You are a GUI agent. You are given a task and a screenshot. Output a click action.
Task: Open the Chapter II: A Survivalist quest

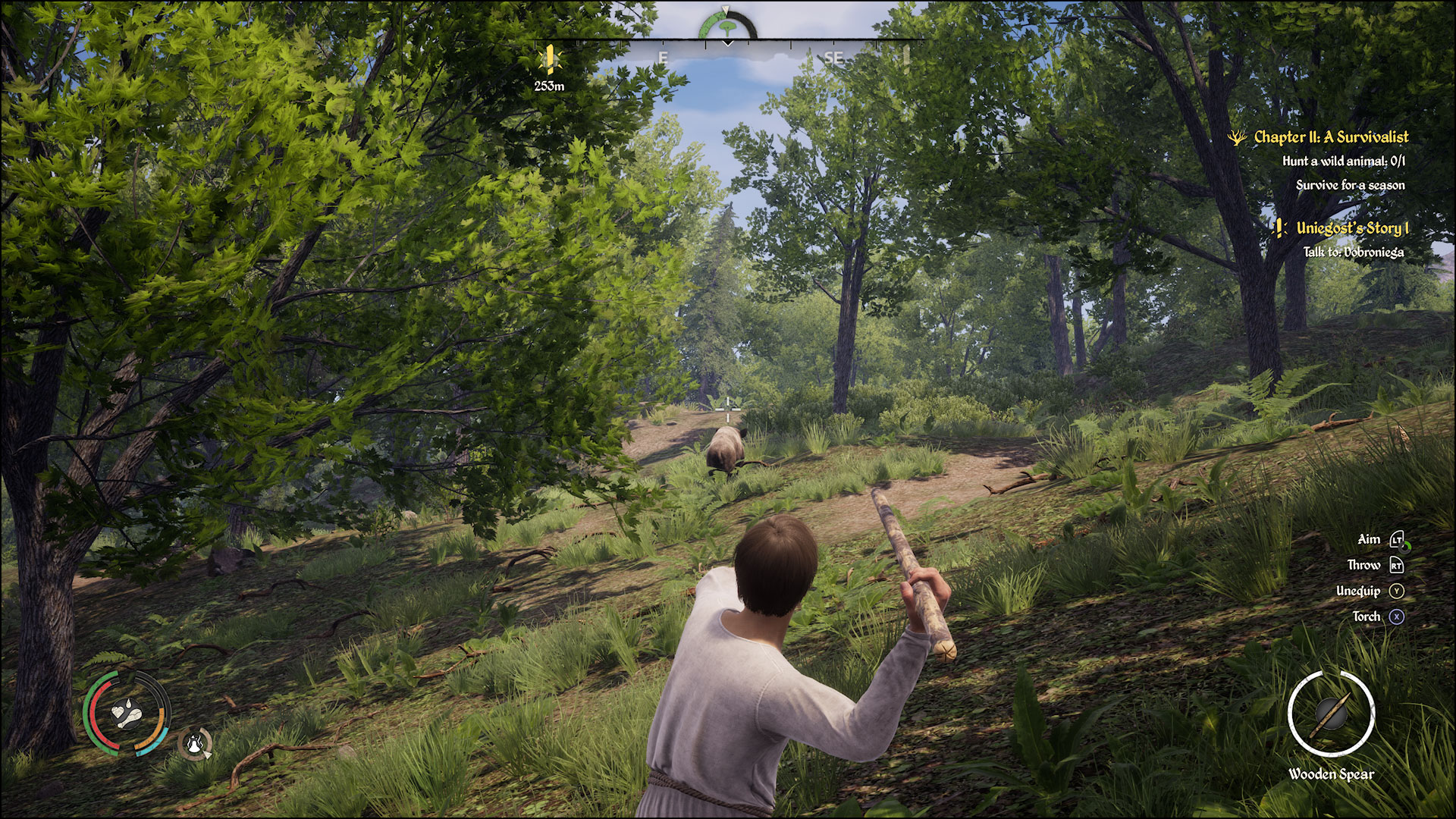pyautogui.click(x=1330, y=137)
